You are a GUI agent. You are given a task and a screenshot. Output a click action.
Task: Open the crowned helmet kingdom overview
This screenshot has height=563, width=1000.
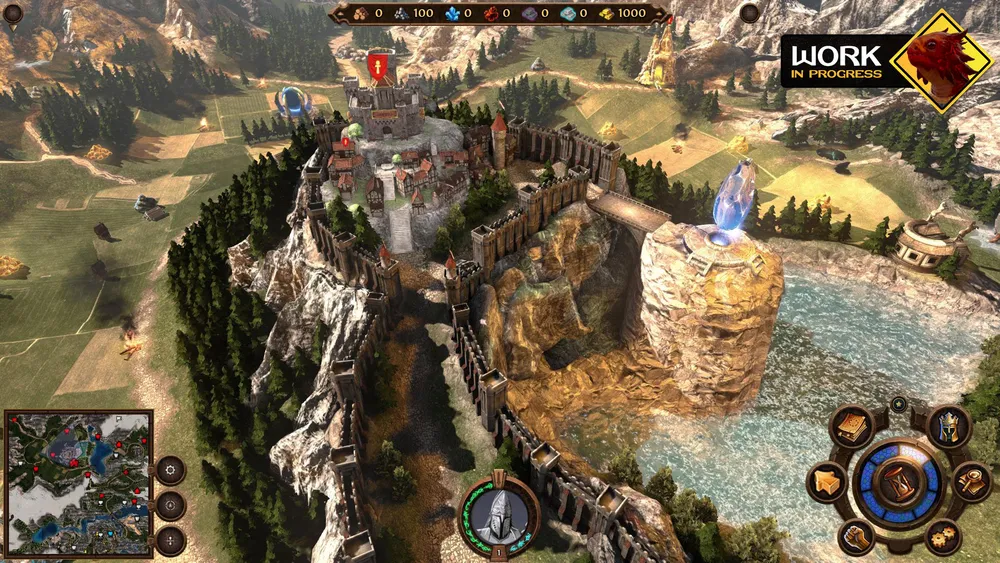pos(947,427)
